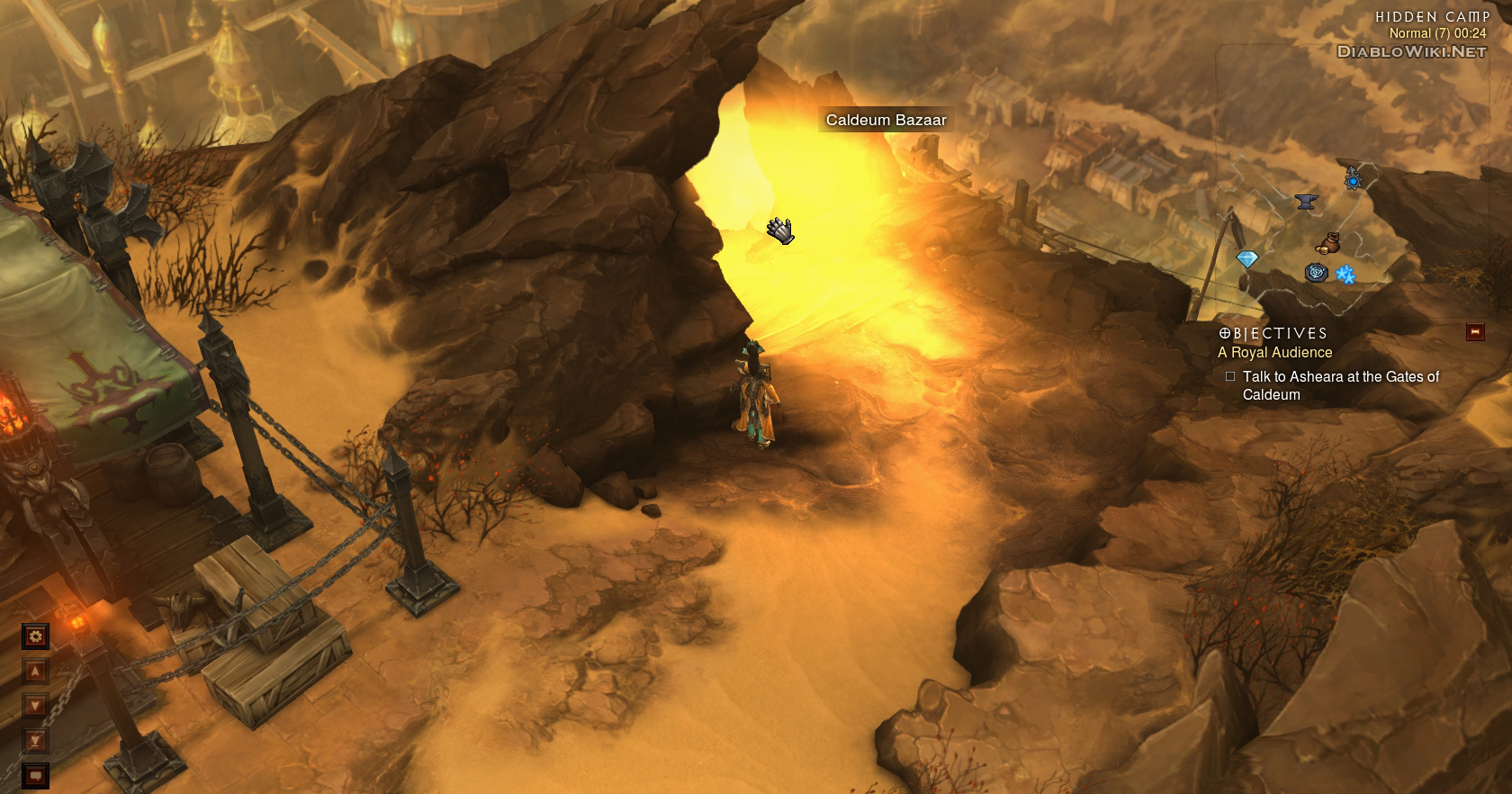Screen dimensions: 1512x794
Task: Click the Objectives header
Action: click(x=1273, y=333)
